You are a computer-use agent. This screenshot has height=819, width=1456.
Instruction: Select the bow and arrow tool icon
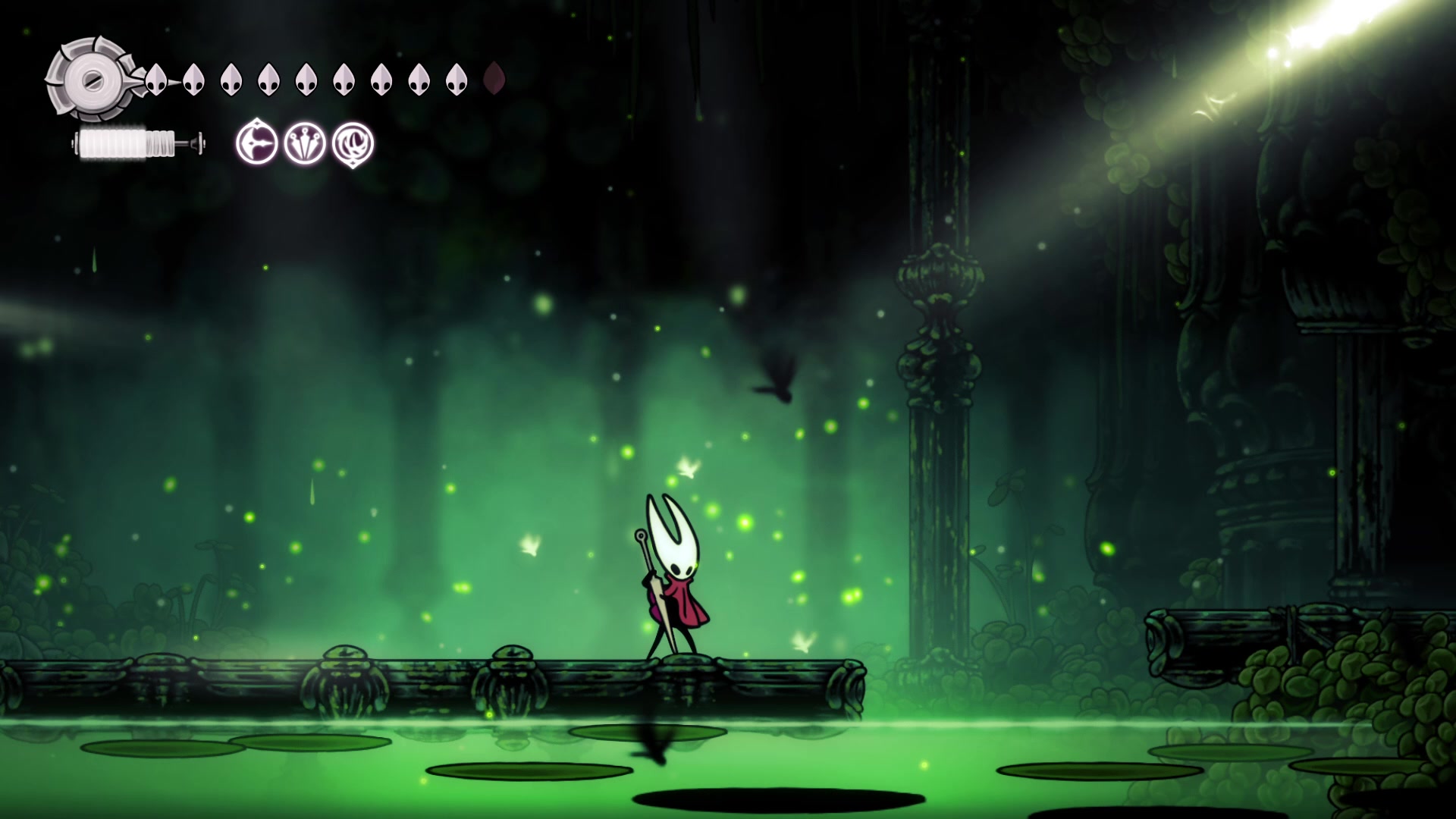257,143
